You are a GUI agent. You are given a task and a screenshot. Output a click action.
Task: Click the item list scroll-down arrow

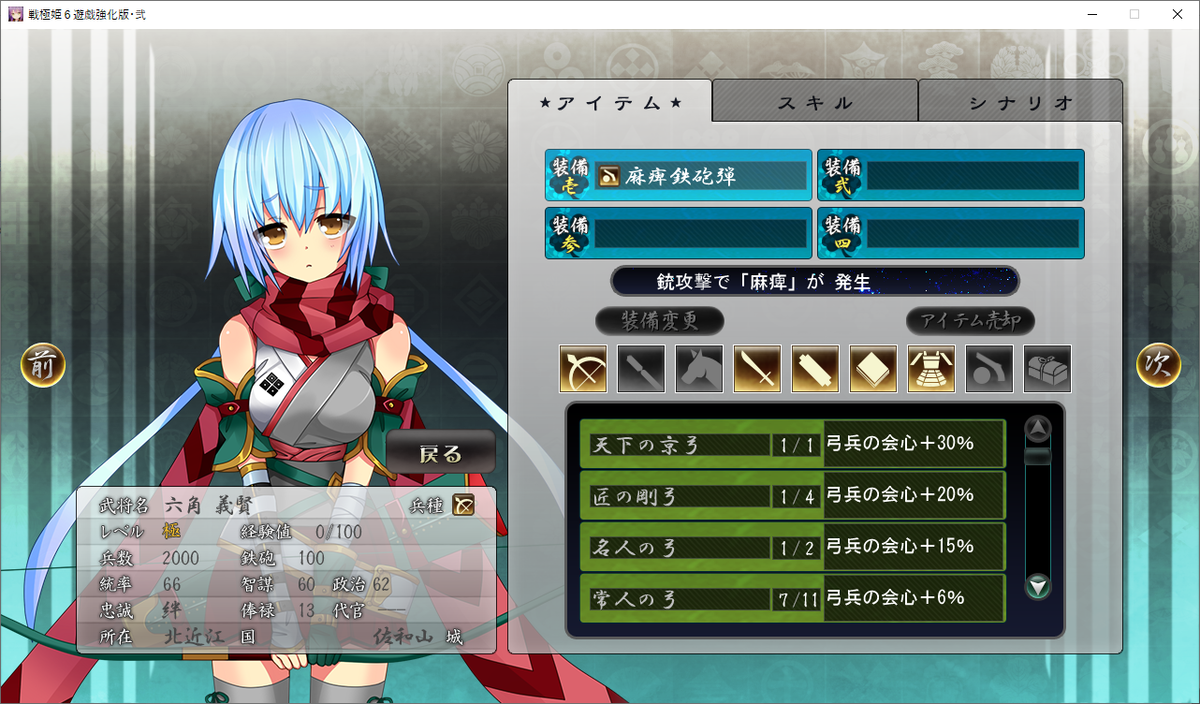[1039, 586]
